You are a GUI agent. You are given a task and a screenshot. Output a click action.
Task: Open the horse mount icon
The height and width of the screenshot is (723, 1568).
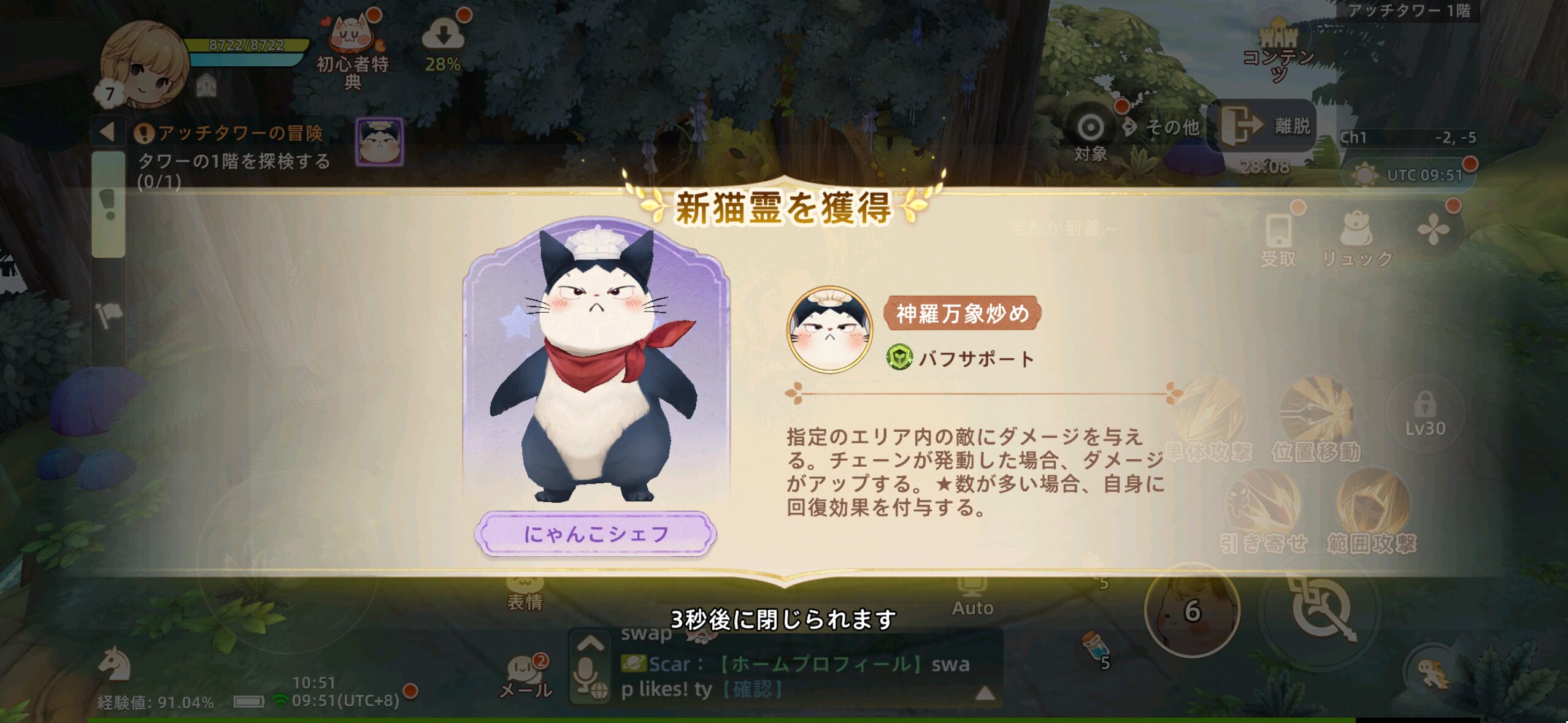[x=115, y=664]
